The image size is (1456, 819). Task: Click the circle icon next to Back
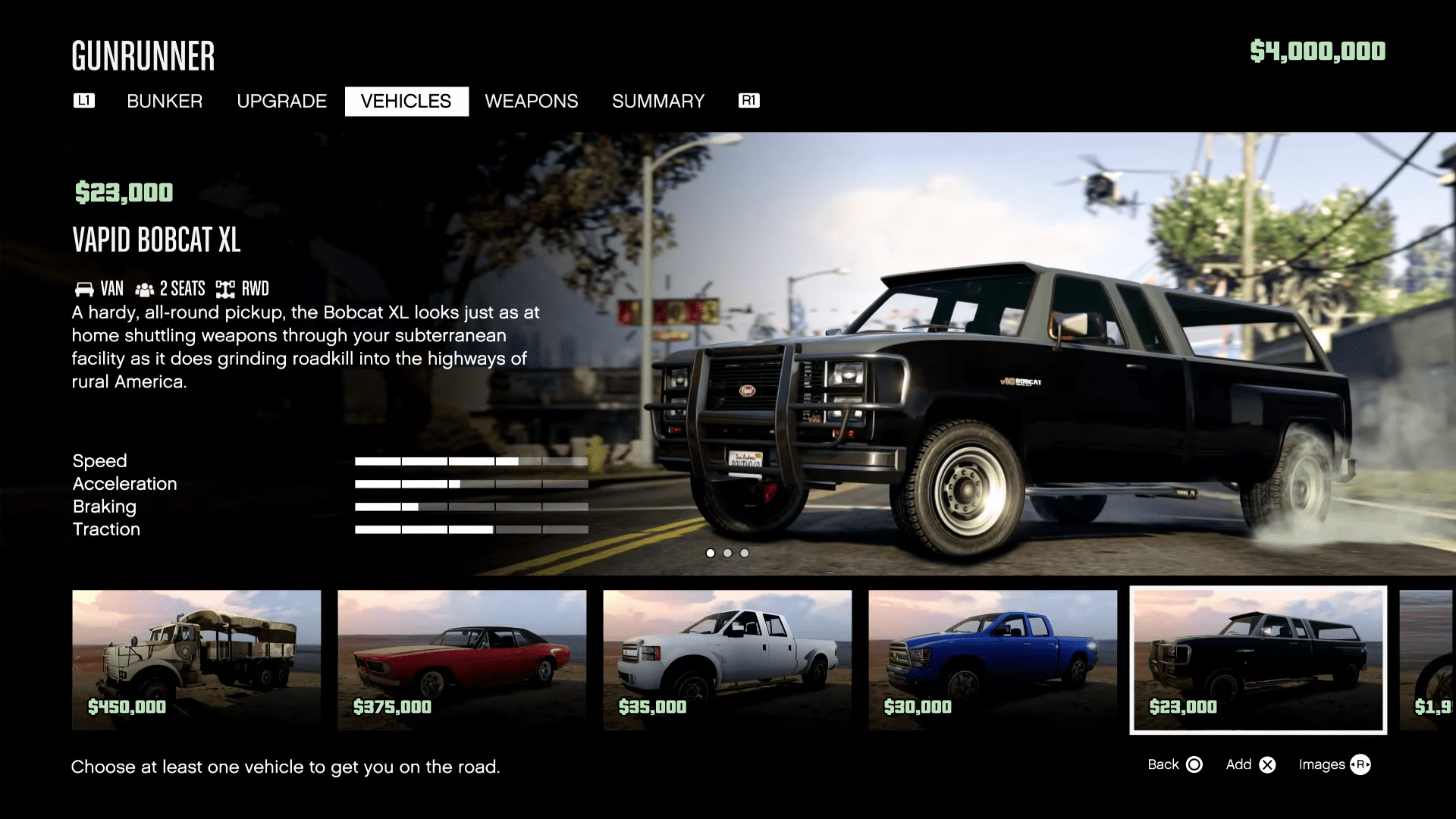1194,764
